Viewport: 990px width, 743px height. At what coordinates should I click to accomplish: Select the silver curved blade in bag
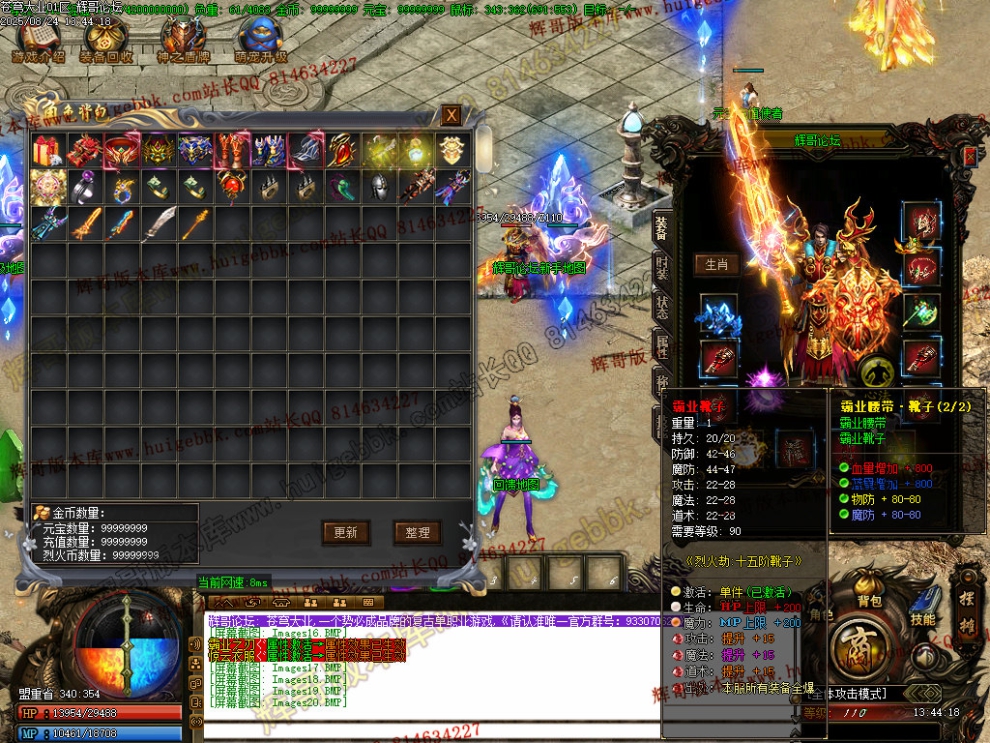(x=158, y=223)
